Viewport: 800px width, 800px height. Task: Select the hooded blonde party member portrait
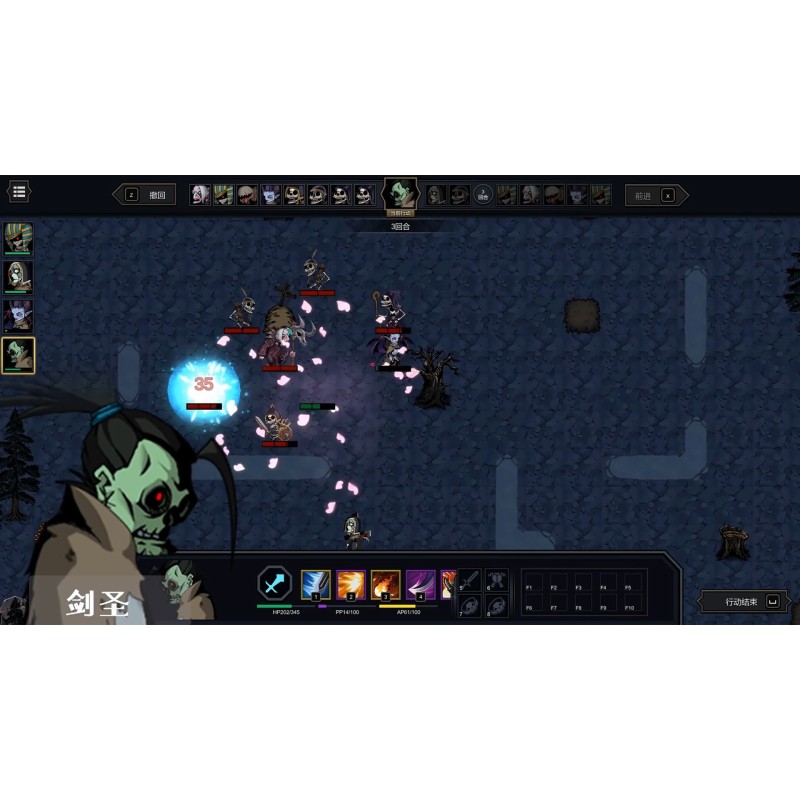point(18,277)
